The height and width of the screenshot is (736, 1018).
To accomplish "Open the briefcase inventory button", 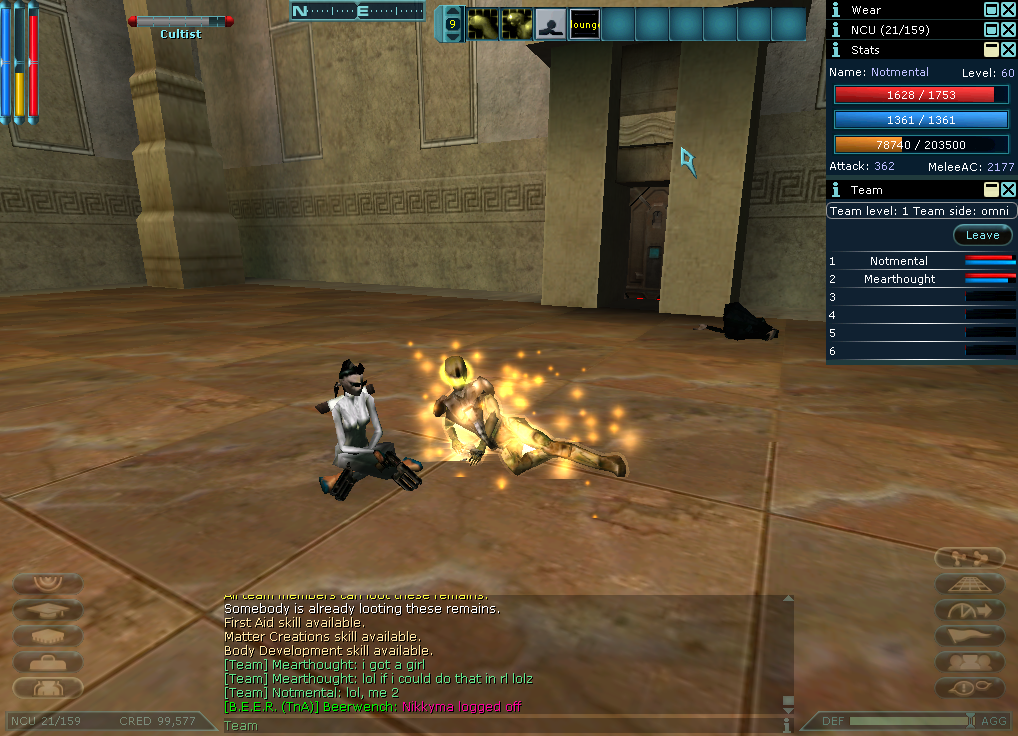I will [48, 662].
